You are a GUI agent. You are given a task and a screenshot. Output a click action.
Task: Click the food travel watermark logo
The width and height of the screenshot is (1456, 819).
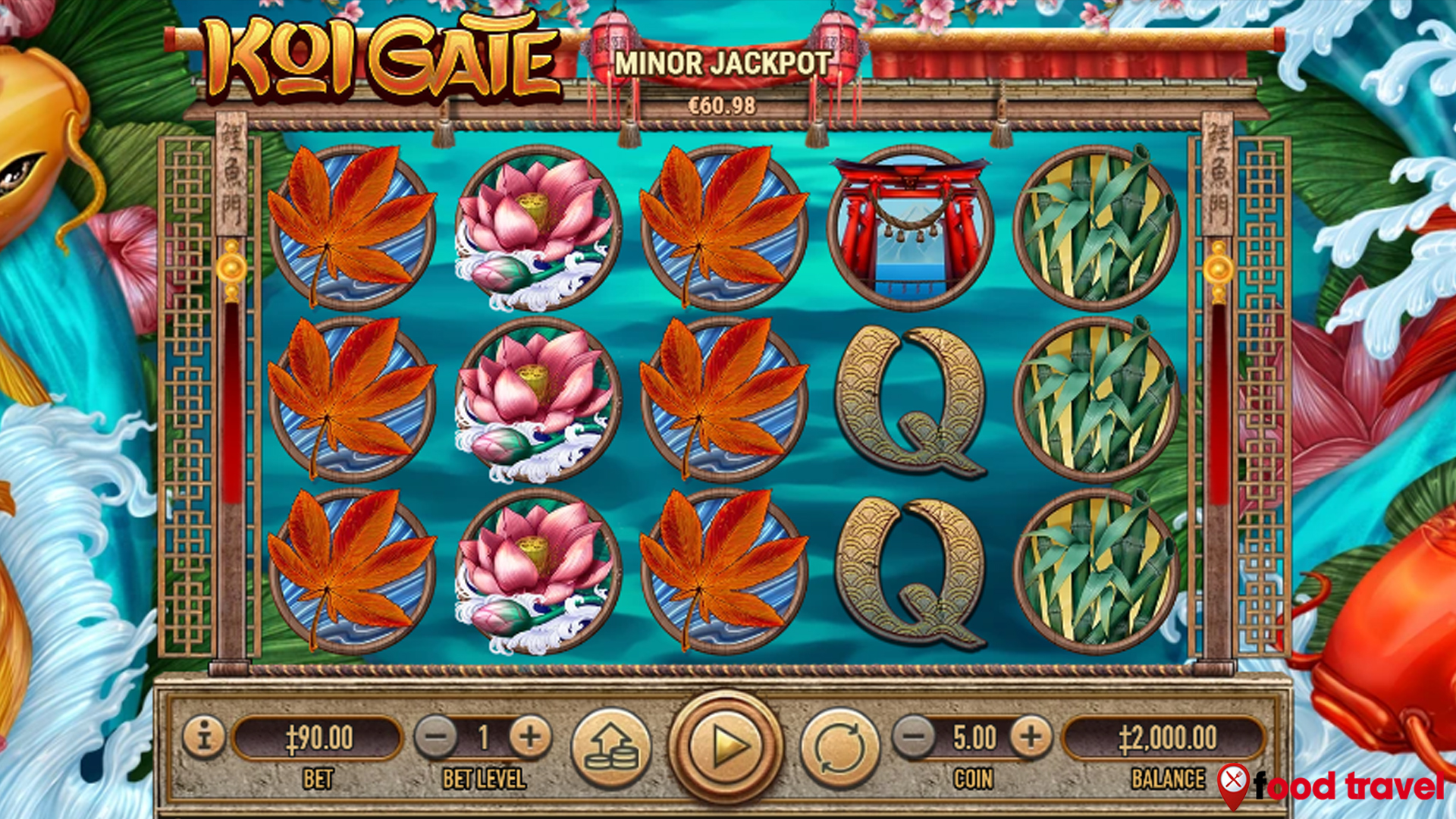coord(1332,786)
